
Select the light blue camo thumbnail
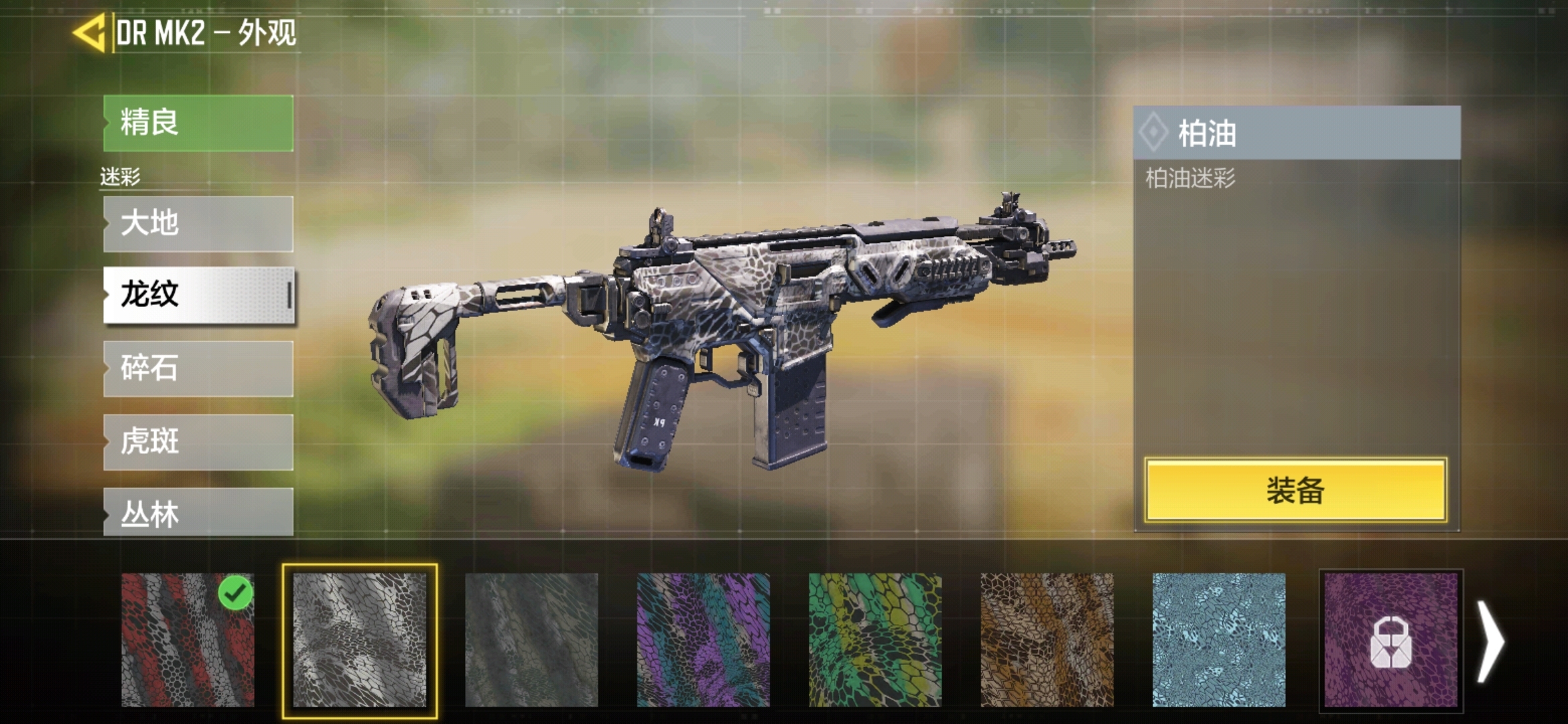coord(1219,640)
